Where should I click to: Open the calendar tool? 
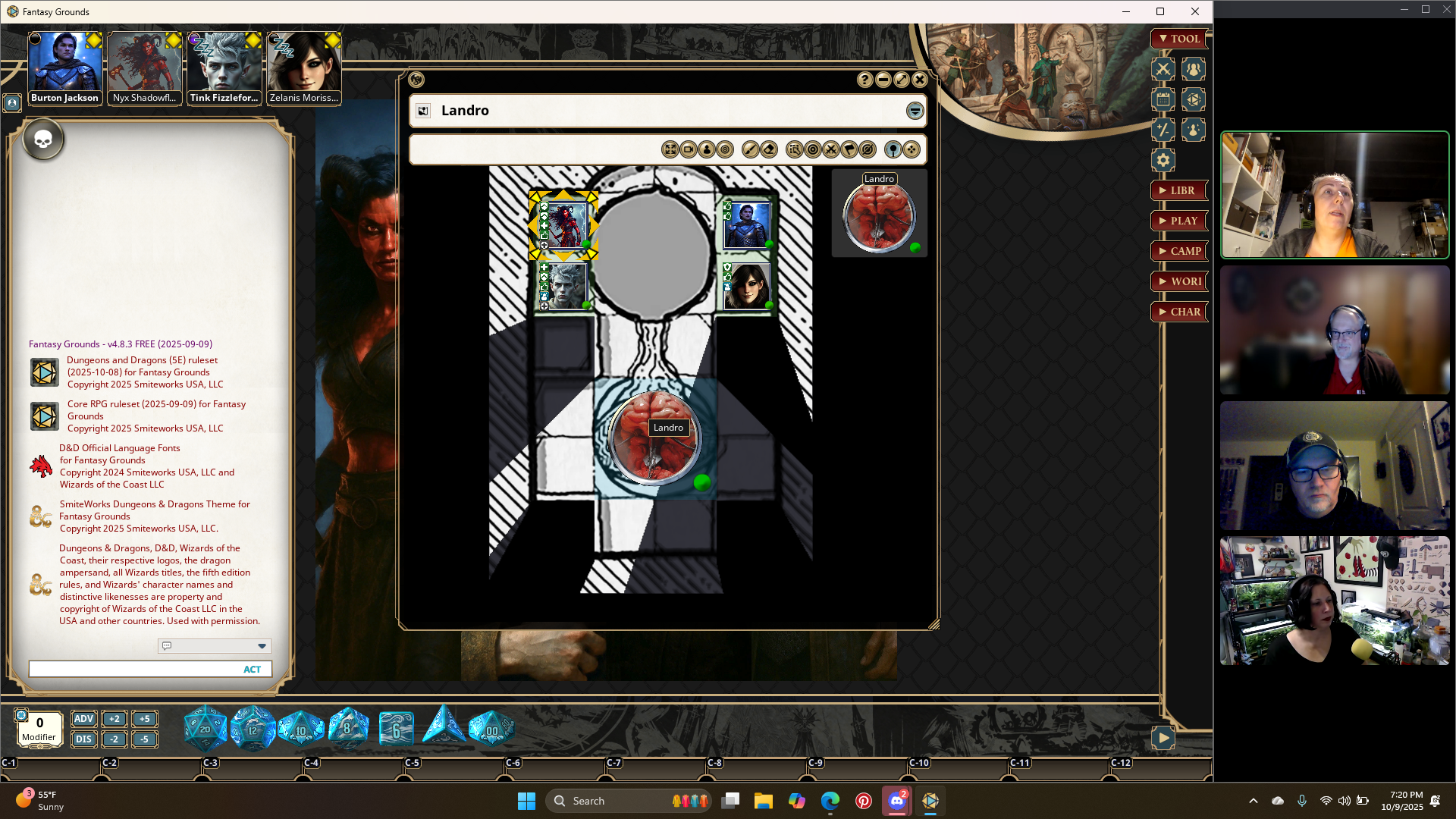click(1163, 100)
